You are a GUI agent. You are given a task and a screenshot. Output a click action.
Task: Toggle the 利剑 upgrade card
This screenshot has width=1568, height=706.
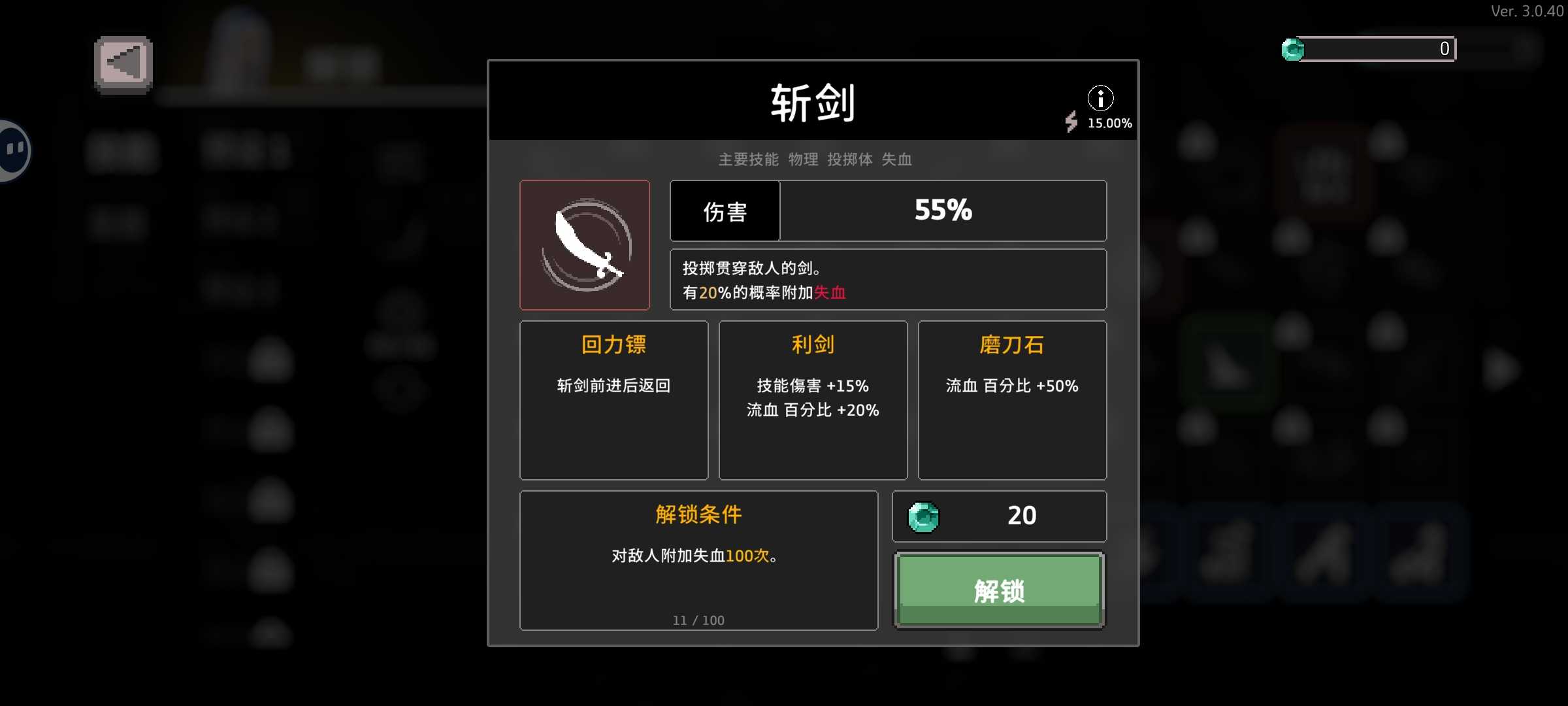[x=813, y=400]
